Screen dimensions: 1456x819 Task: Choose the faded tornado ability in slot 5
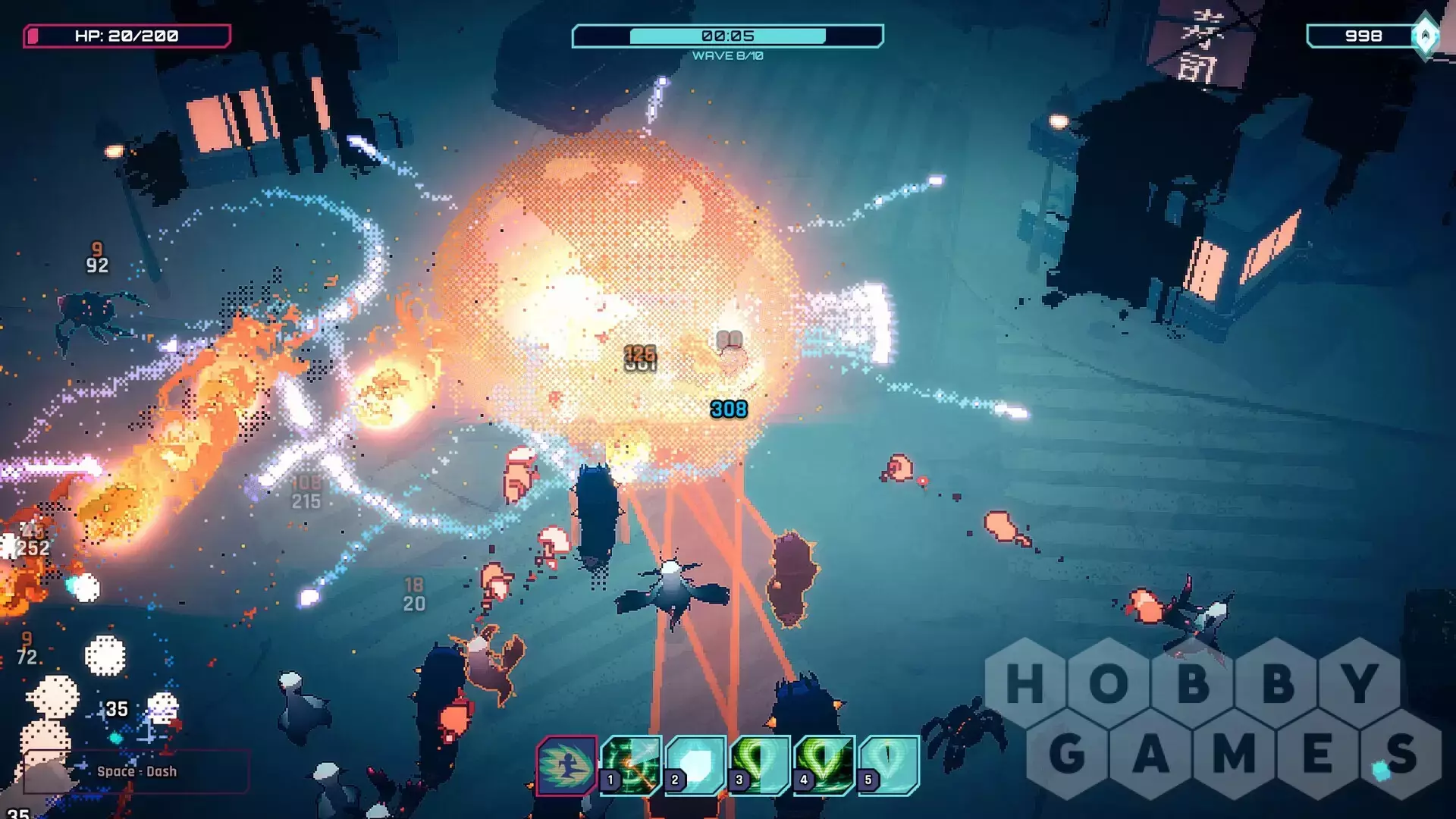point(889,765)
